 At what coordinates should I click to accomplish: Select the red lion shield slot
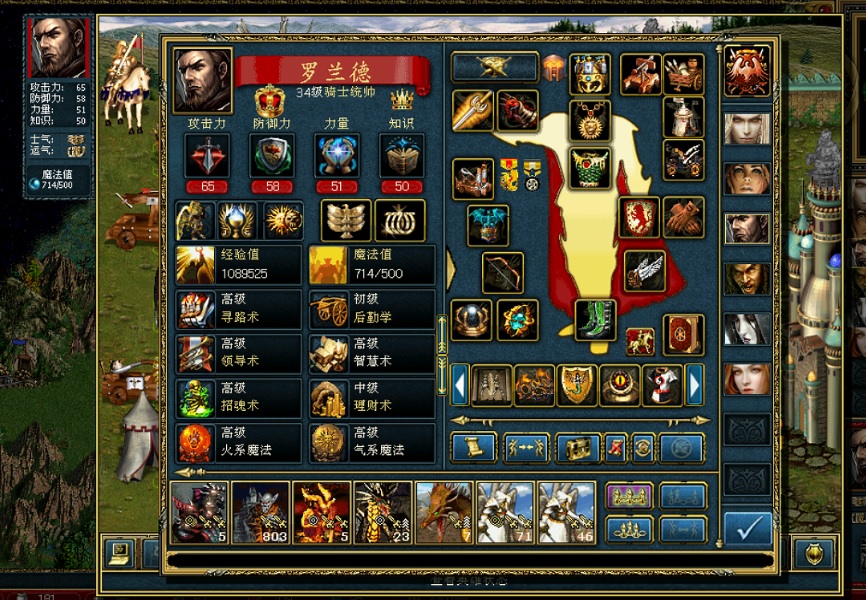click(x=638, y=217)
